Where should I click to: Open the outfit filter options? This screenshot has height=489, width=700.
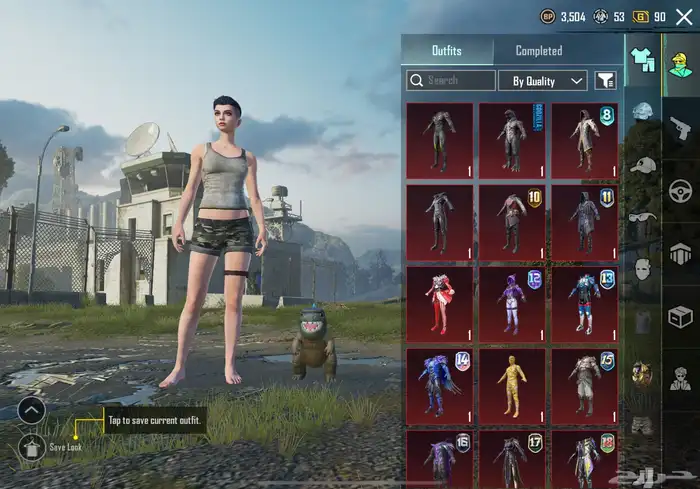tap(605, 80)
